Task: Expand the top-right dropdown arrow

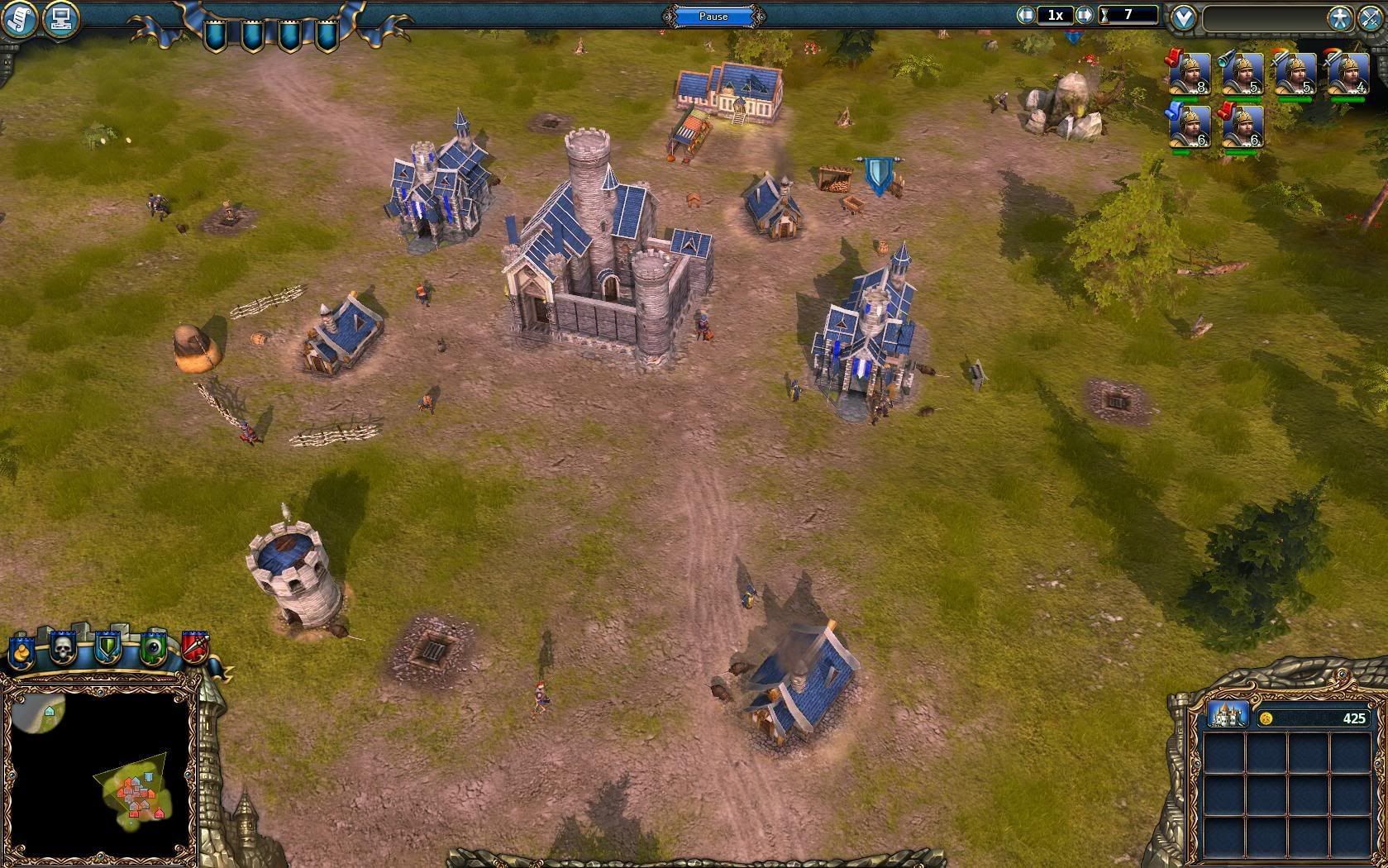Action: coord(1184,18)
